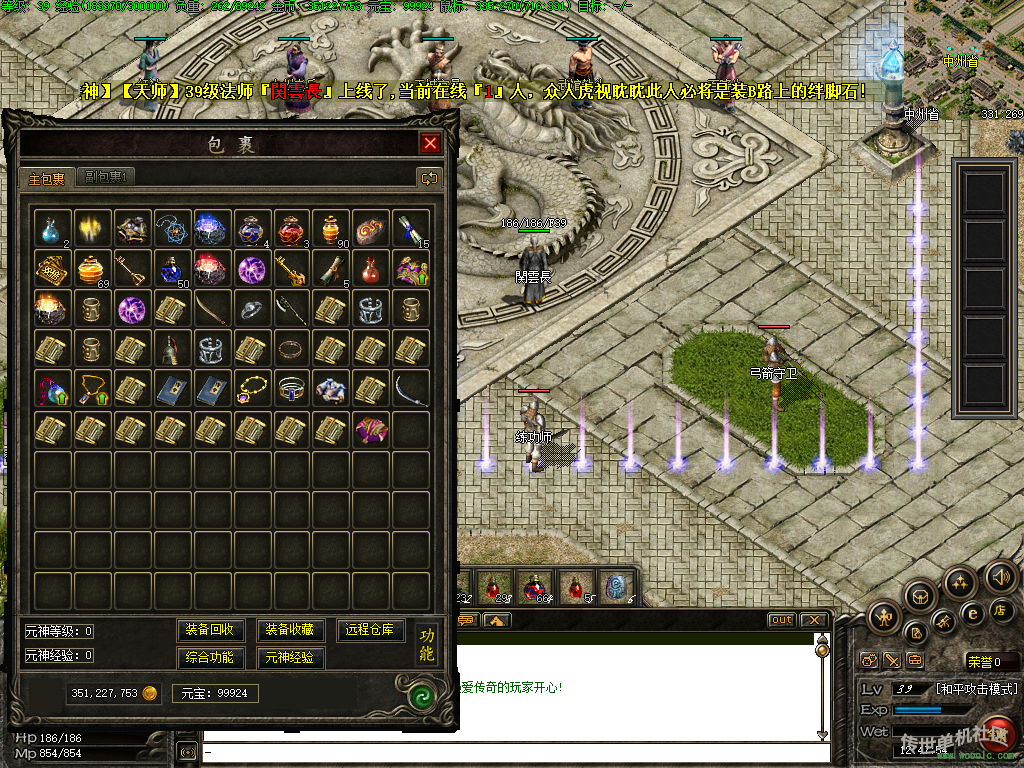This screenshot has height=768, width=1024.
Task: Select the helmet item in inventory
Action: tap(170, 349)
